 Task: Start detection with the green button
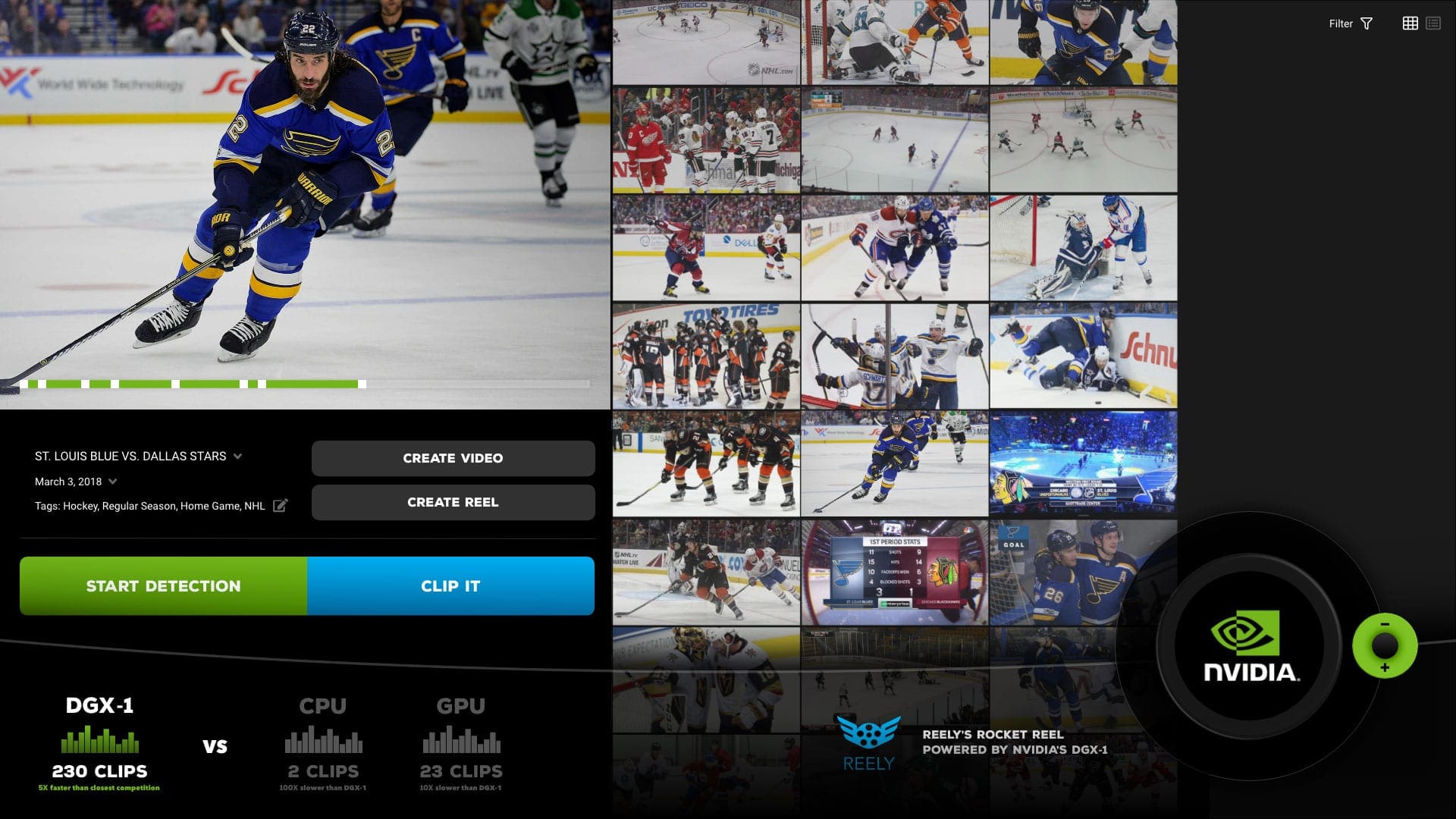click(x=163, y=585)
